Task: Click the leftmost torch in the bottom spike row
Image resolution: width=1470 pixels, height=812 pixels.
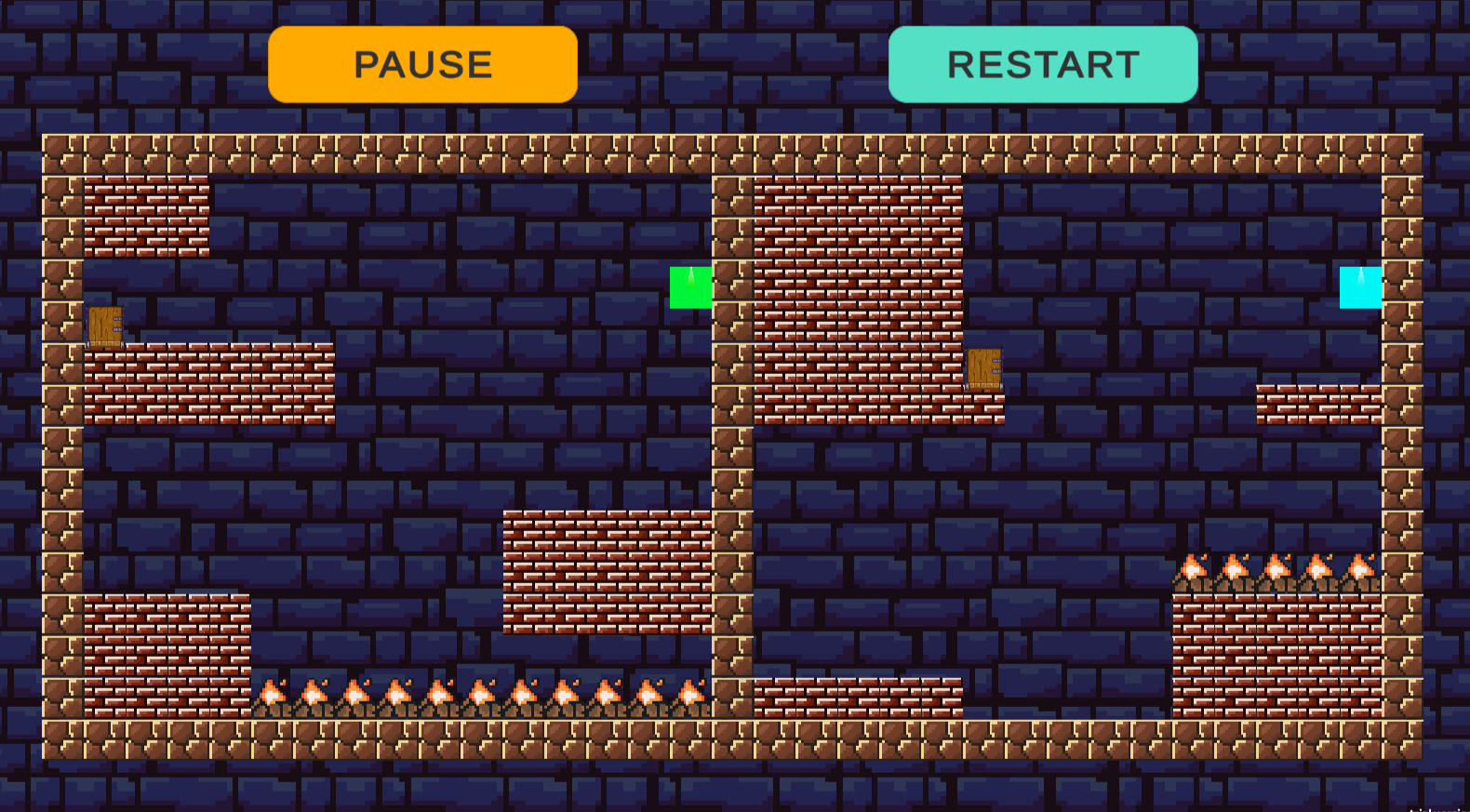Action: point(272,695)
